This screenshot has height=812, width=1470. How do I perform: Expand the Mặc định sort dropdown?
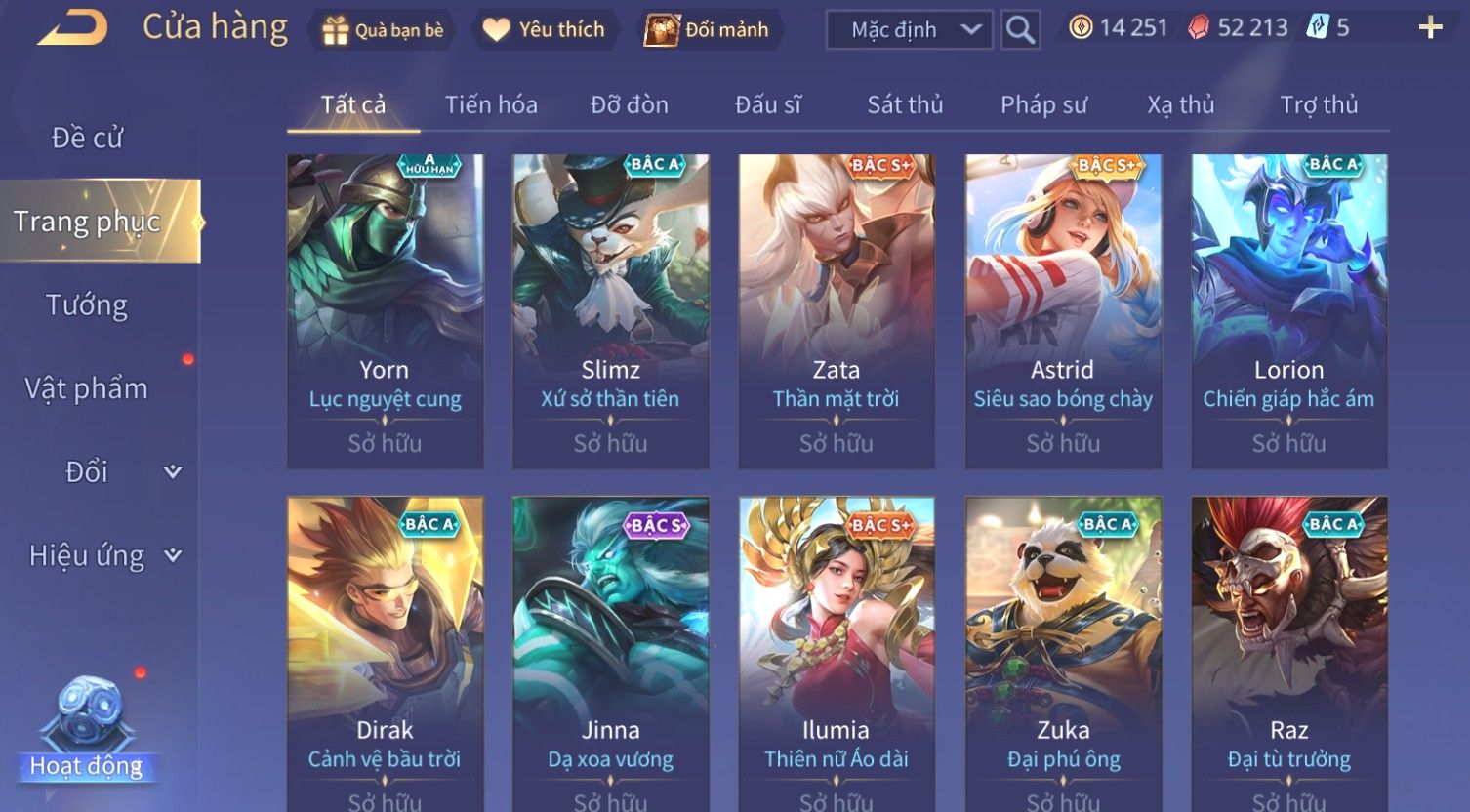pyautogui.click(x=909, y=30)
